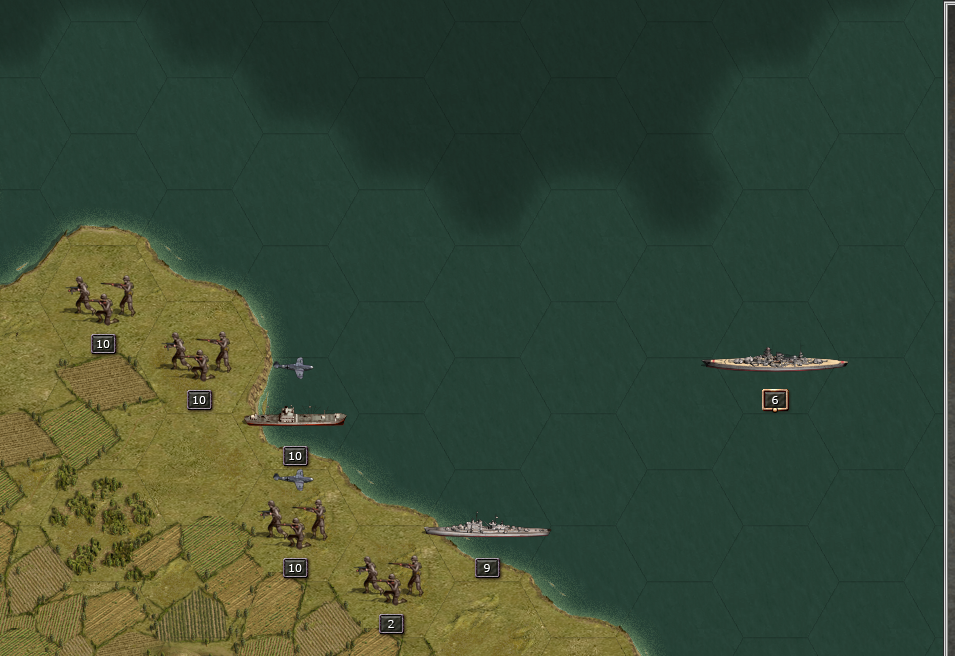Select the red-hulled transport ship
Viewport: 955px width, 656px height.
pyautogui.click(x=294, y=417)
